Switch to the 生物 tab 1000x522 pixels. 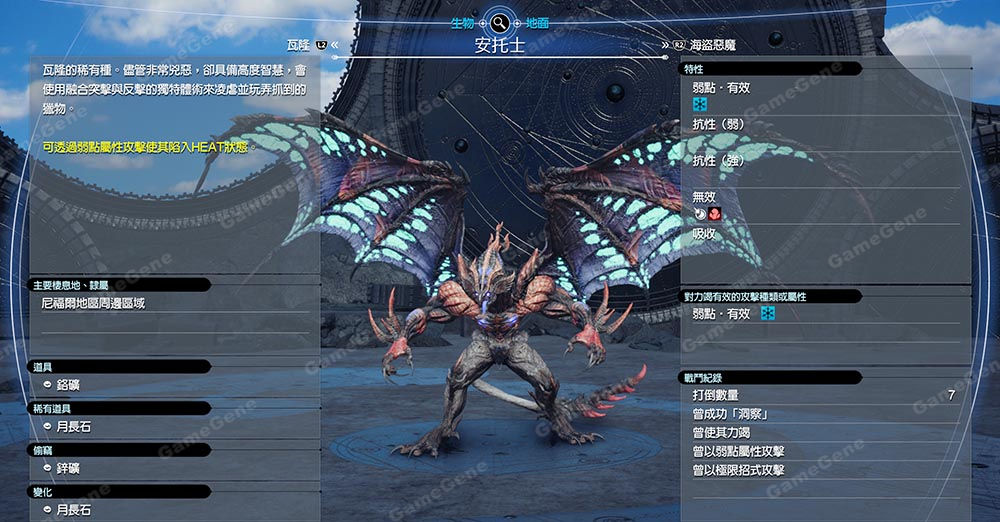click(462, 22)
